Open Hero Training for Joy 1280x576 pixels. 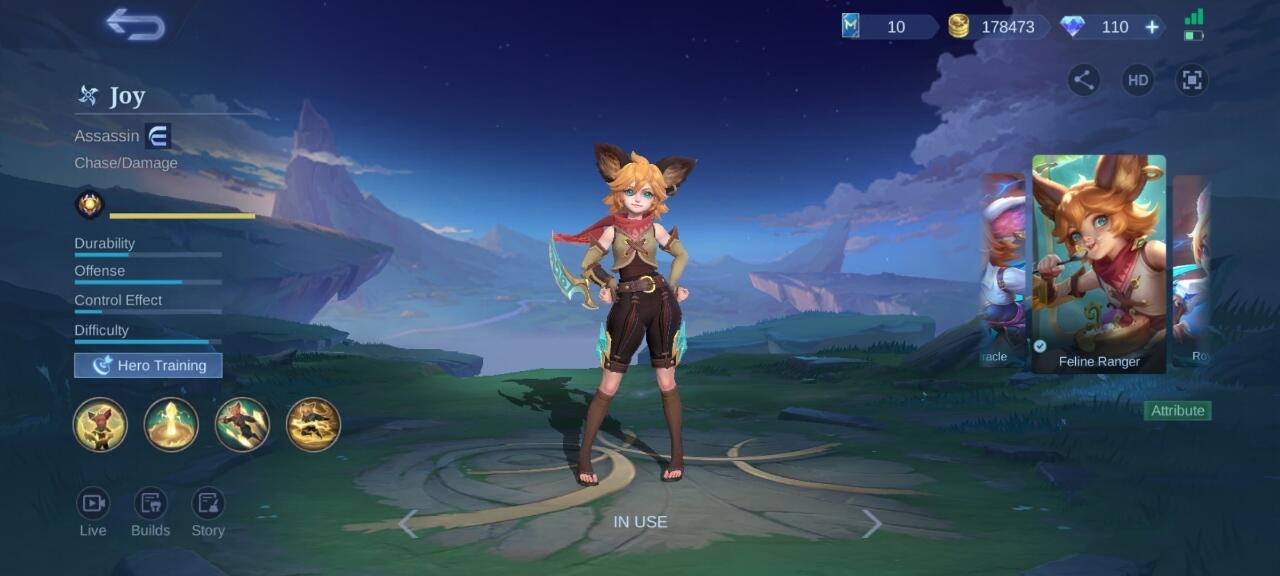coord(148,365)
